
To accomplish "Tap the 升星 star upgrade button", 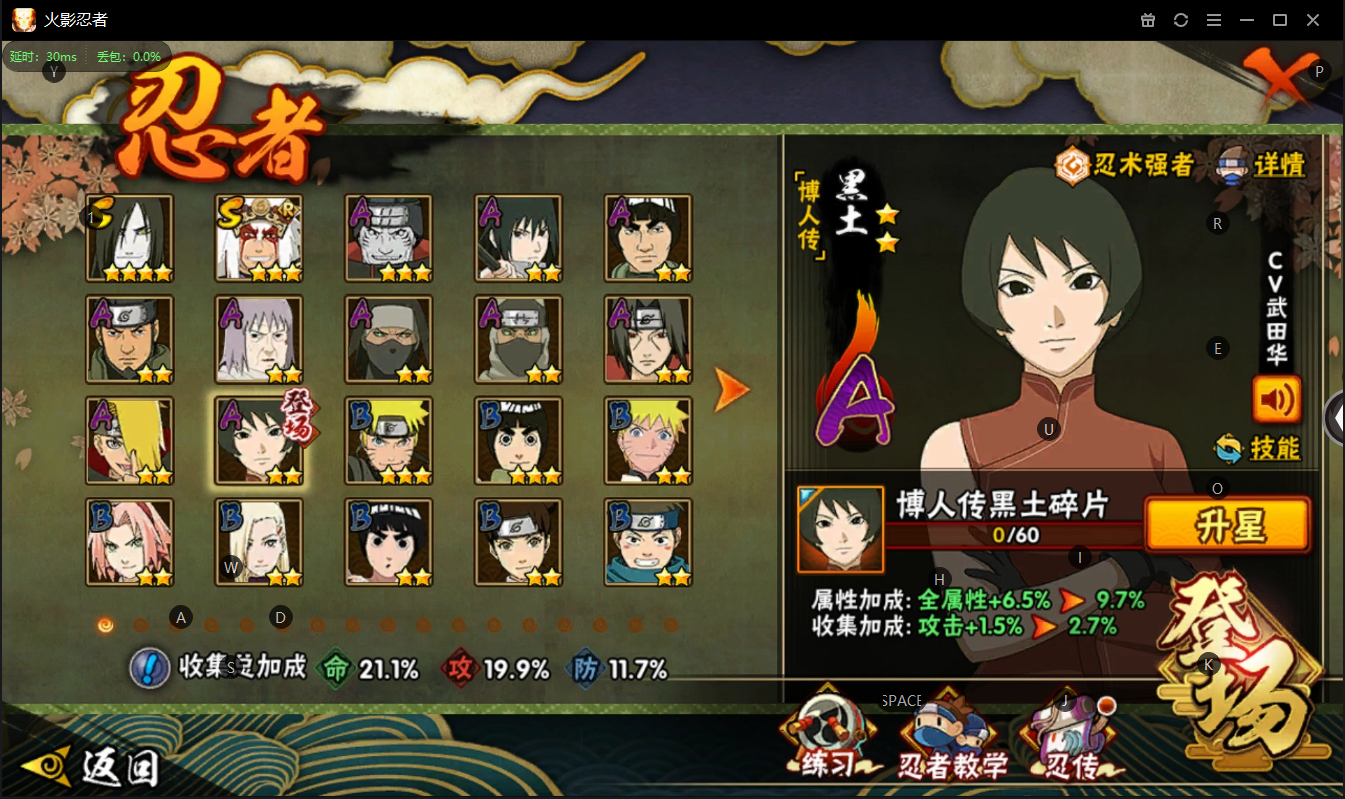I will coord(1227,525).
